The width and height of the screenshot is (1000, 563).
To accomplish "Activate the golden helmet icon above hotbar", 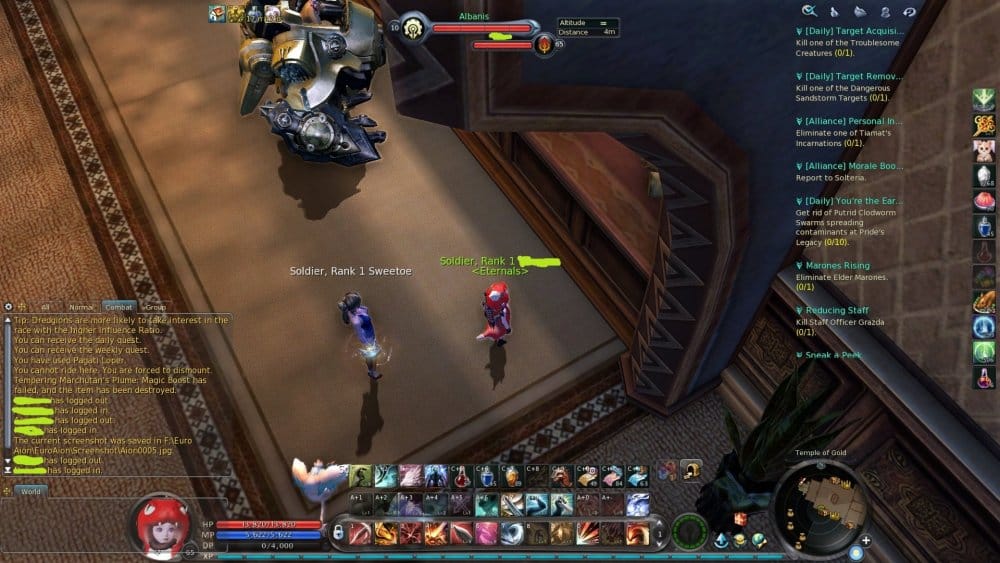I will point(689,470).
